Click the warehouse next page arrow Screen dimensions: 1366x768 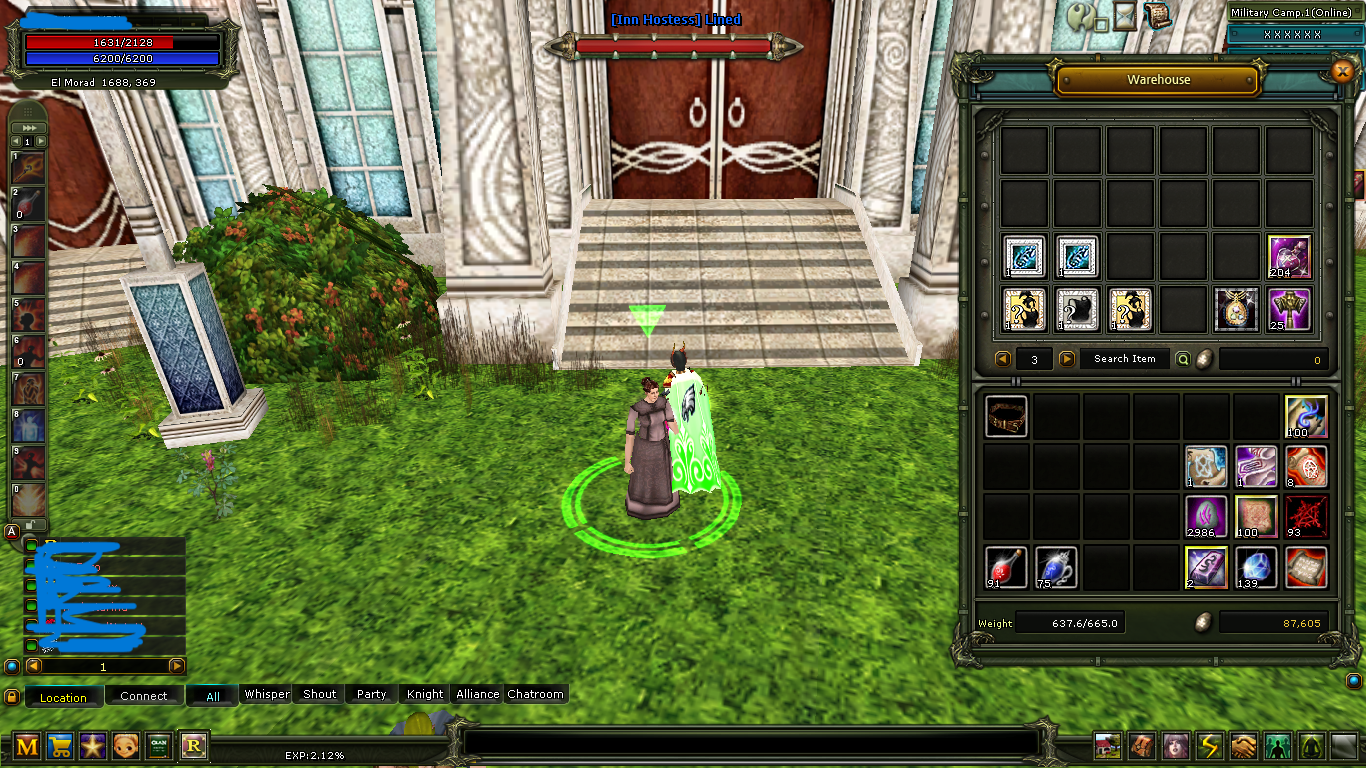[1065, 359]
